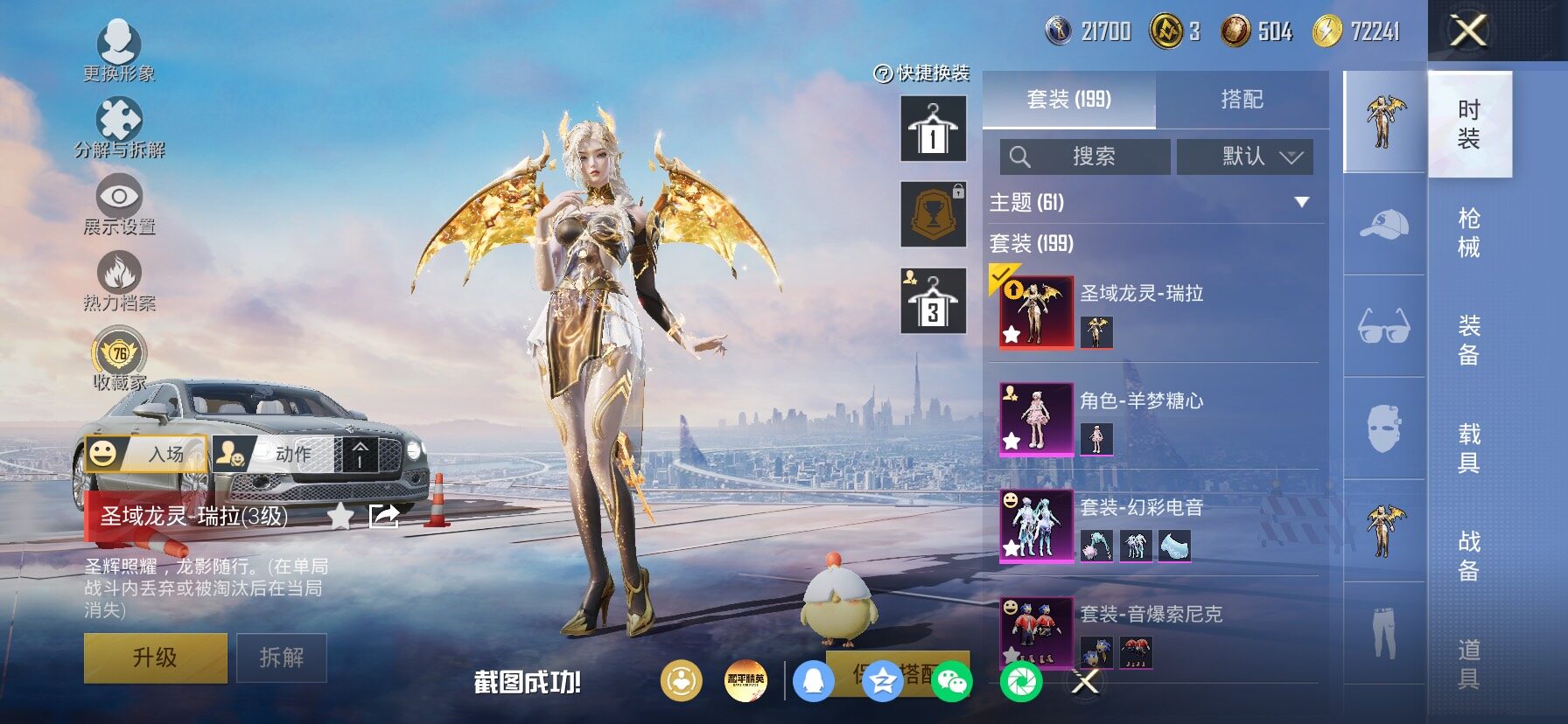This screenshot has height=724, width=1568.
Task: Open 展示设置 display settings
Action: tap(120, 204)
